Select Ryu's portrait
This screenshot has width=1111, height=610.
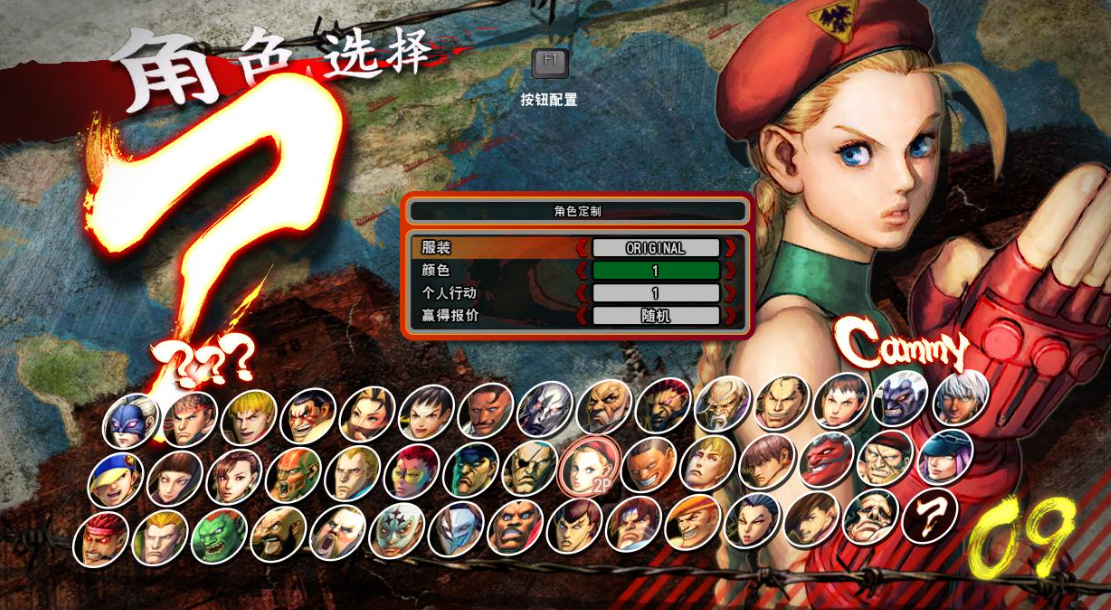[190, 418]
